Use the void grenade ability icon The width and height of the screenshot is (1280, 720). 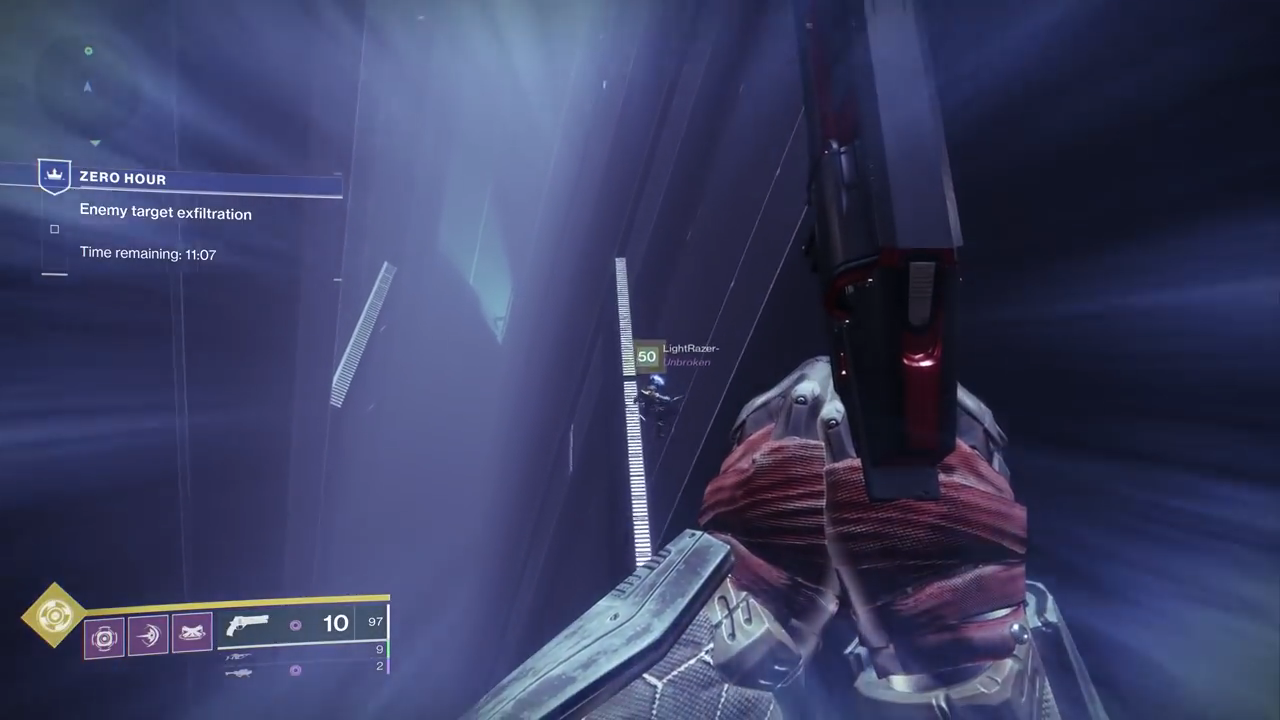[104, 637]
